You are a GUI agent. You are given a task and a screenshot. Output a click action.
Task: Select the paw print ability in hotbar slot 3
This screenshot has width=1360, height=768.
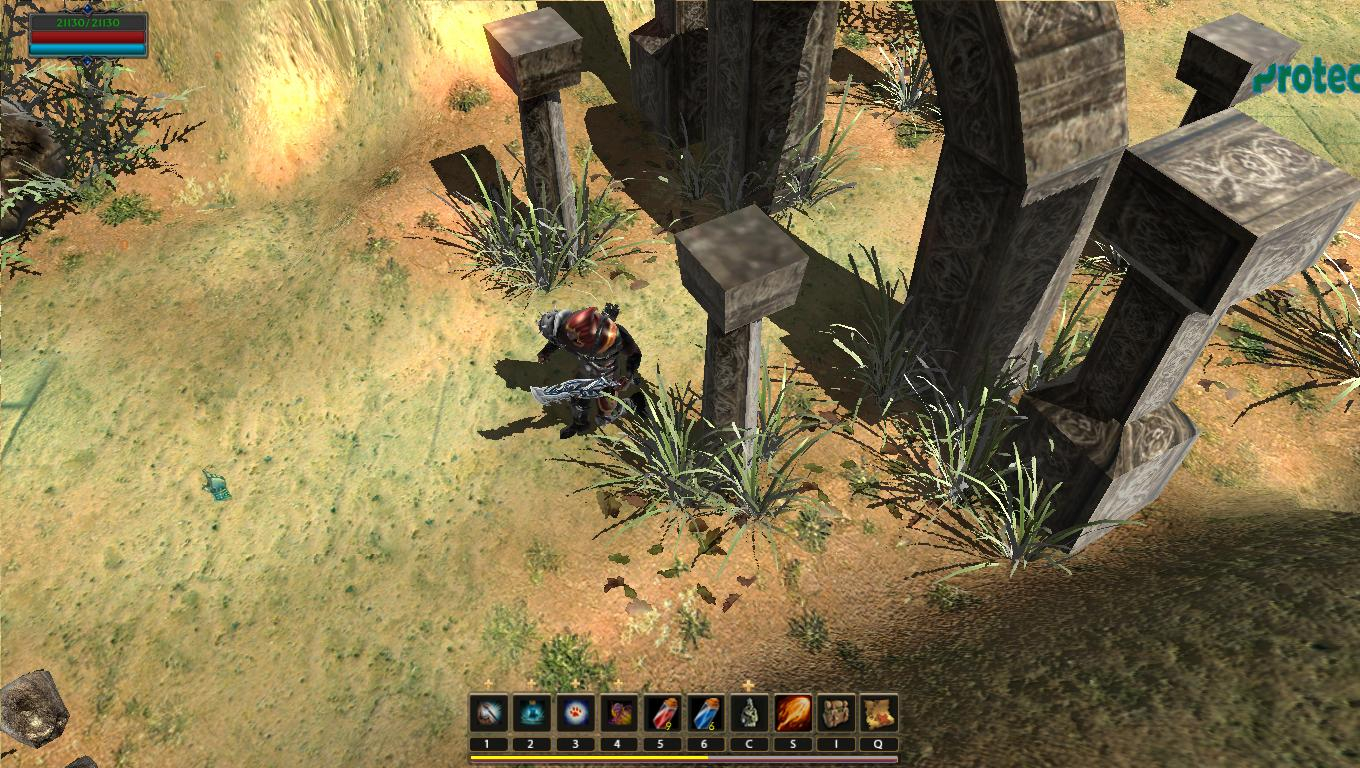tap(576, 712)
